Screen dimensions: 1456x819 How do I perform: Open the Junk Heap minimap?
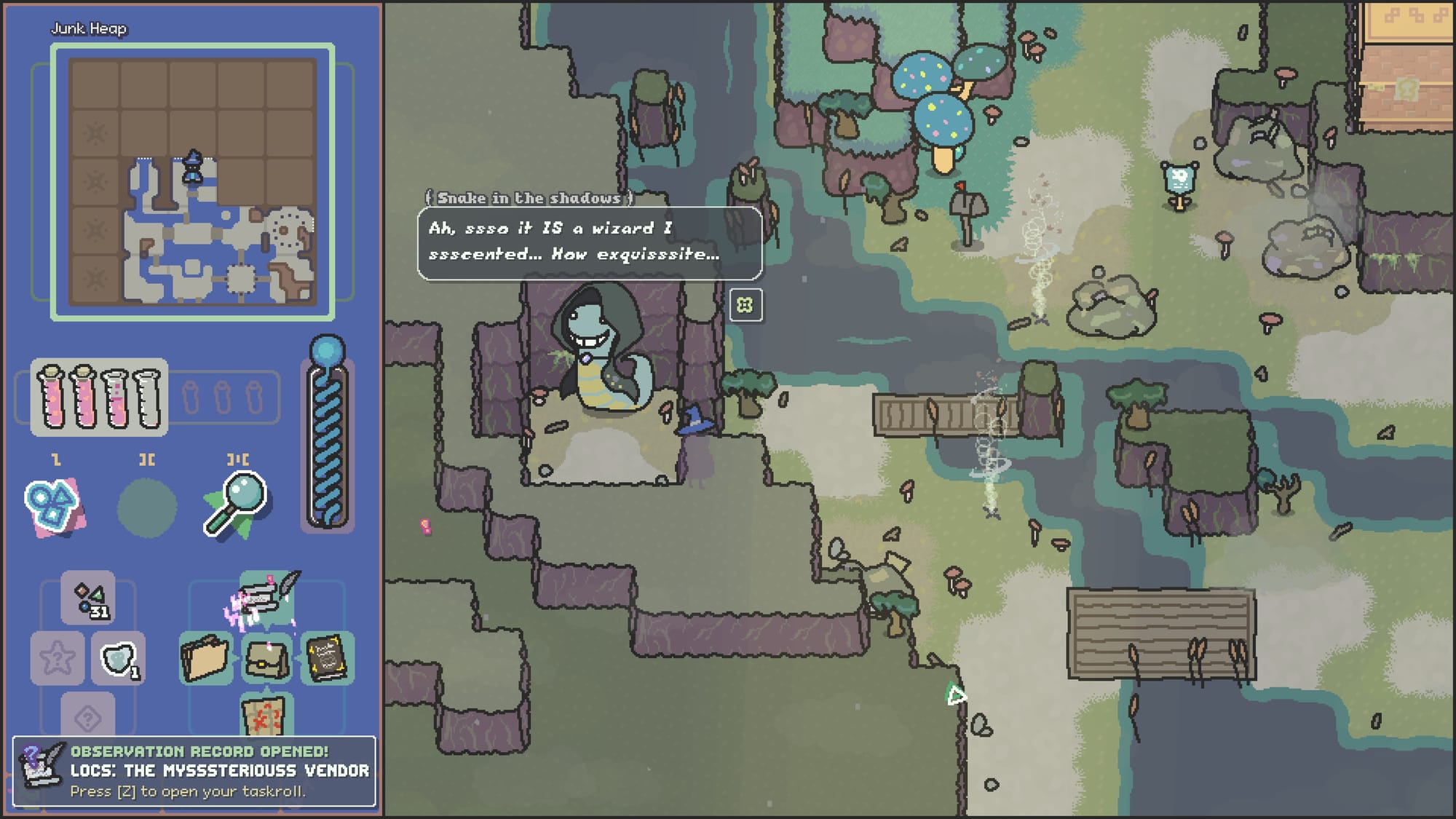192,181
